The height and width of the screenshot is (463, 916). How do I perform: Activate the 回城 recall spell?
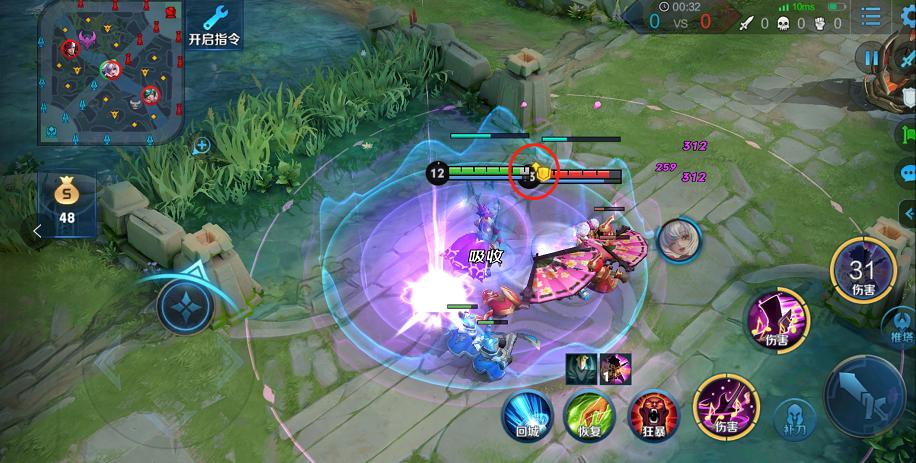526,413
